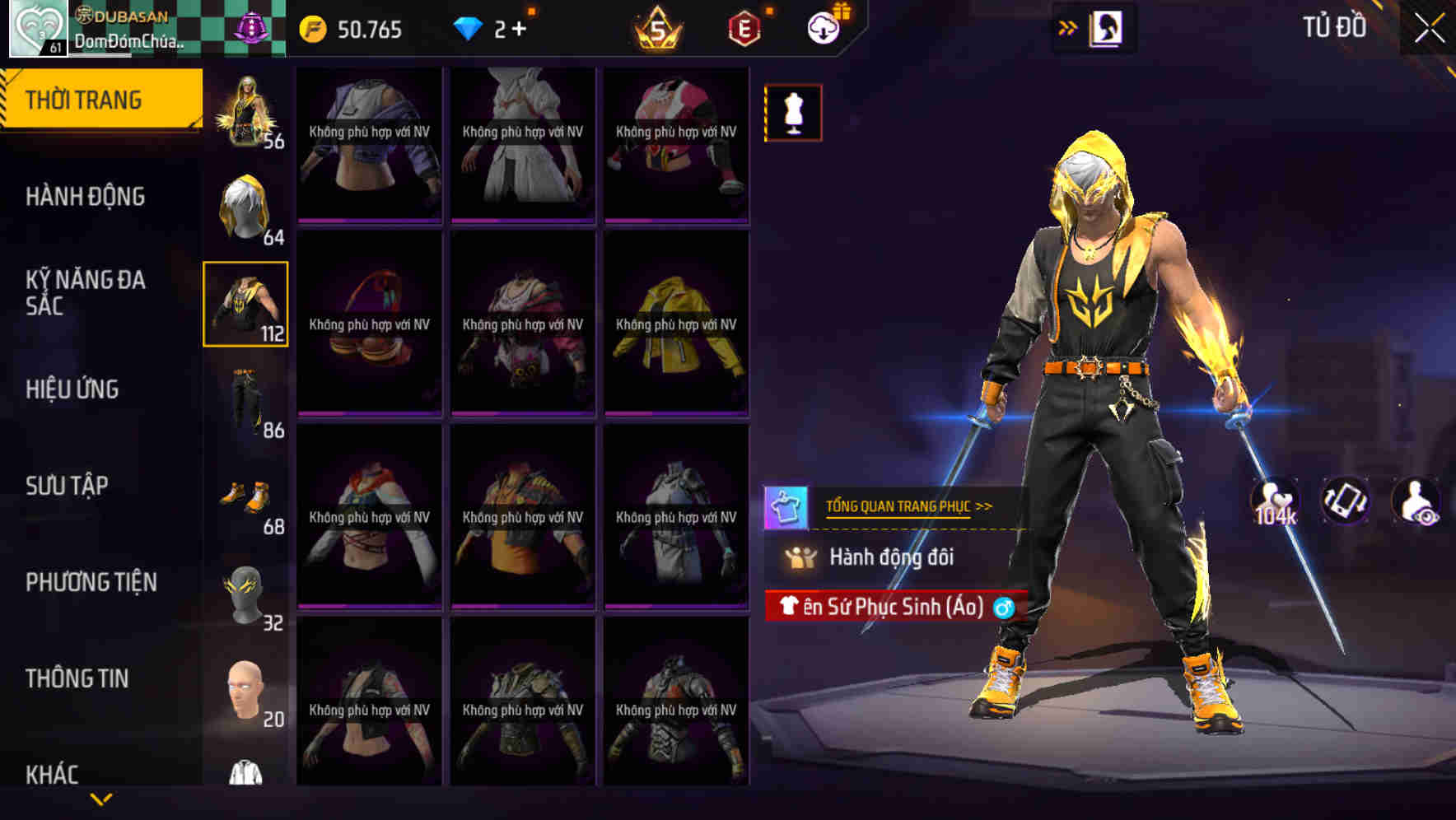
Task: Select the yellow hoodie thumbnail marked 112
Action: coord(245,305)
